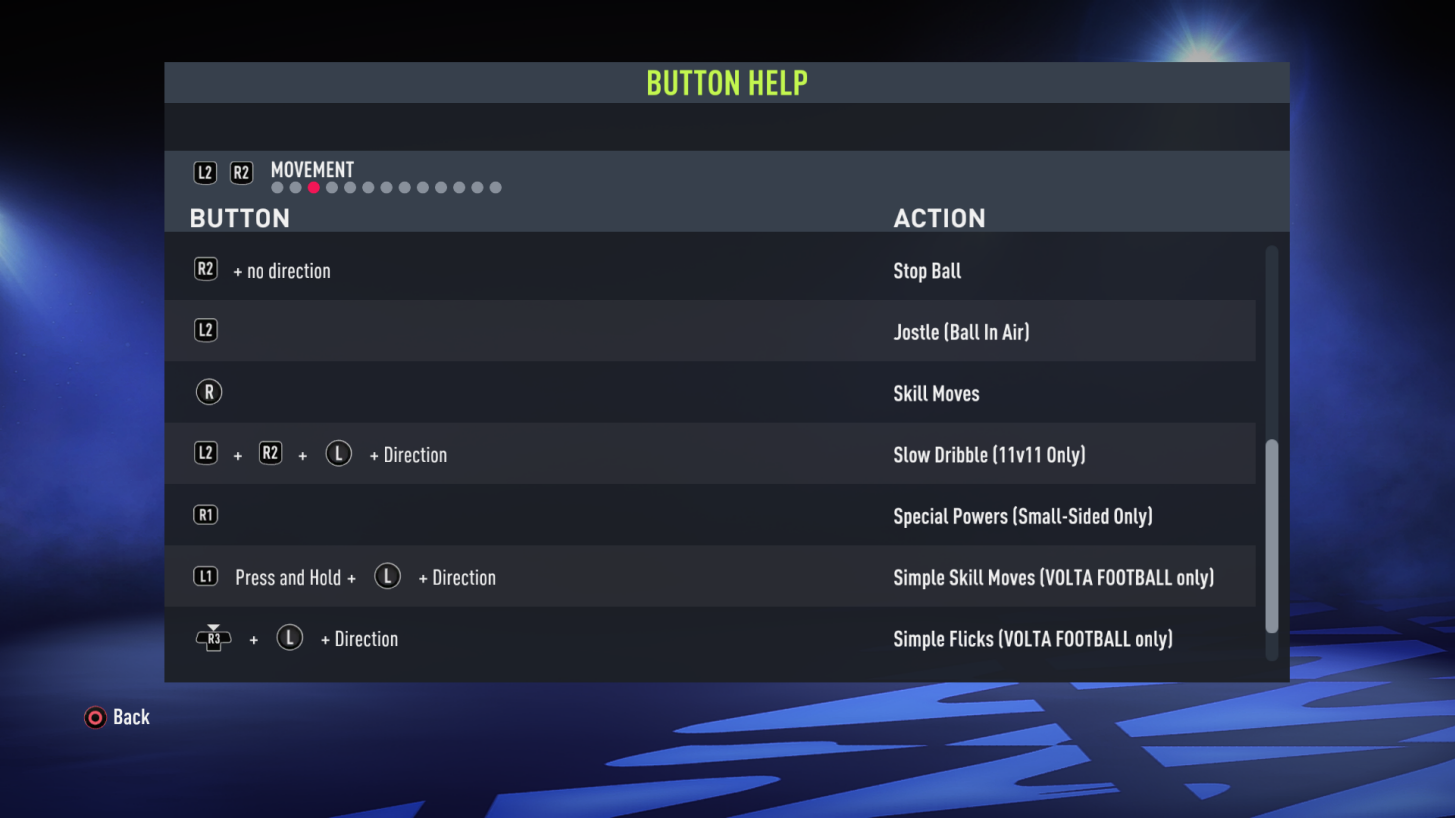This screenshot has height=818, width=1455.
Task: Select the R3 press icon for Simple Flicks
Action: [x=213, y=638]
